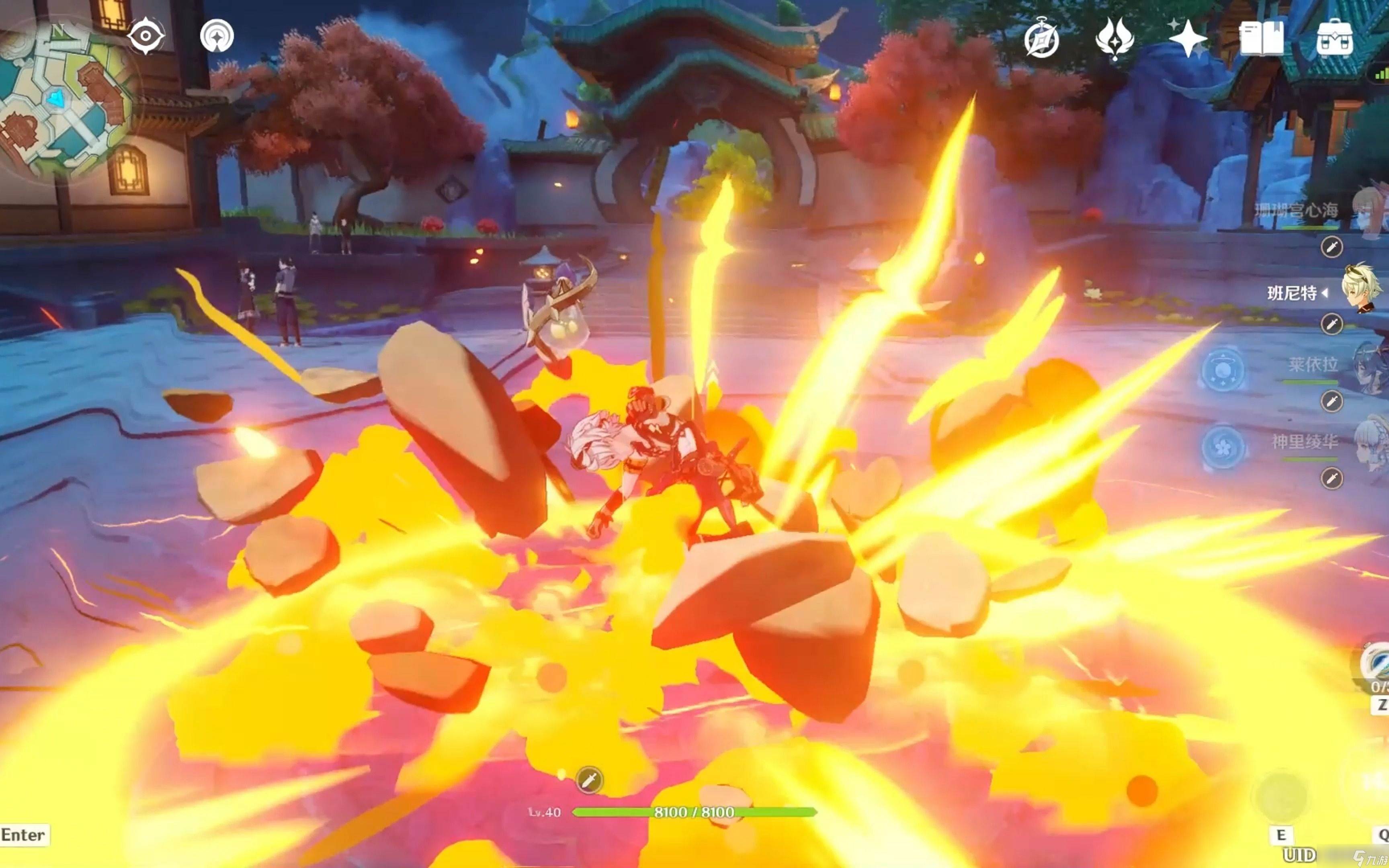Open the backpack inventory
1389x868 pixels.
point(1334,39)
